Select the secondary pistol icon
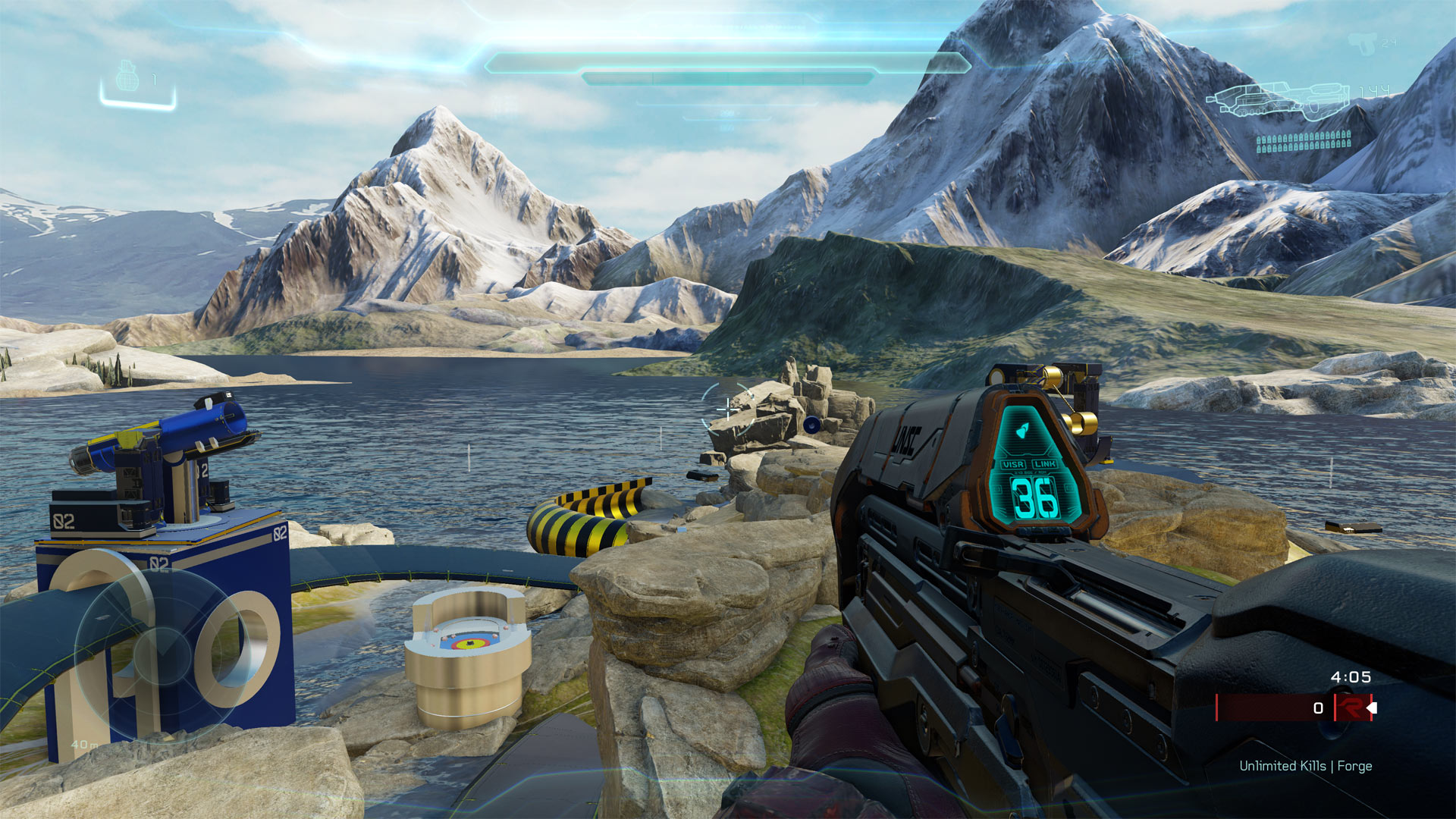1456x819 pixels. coord(1362,43)
